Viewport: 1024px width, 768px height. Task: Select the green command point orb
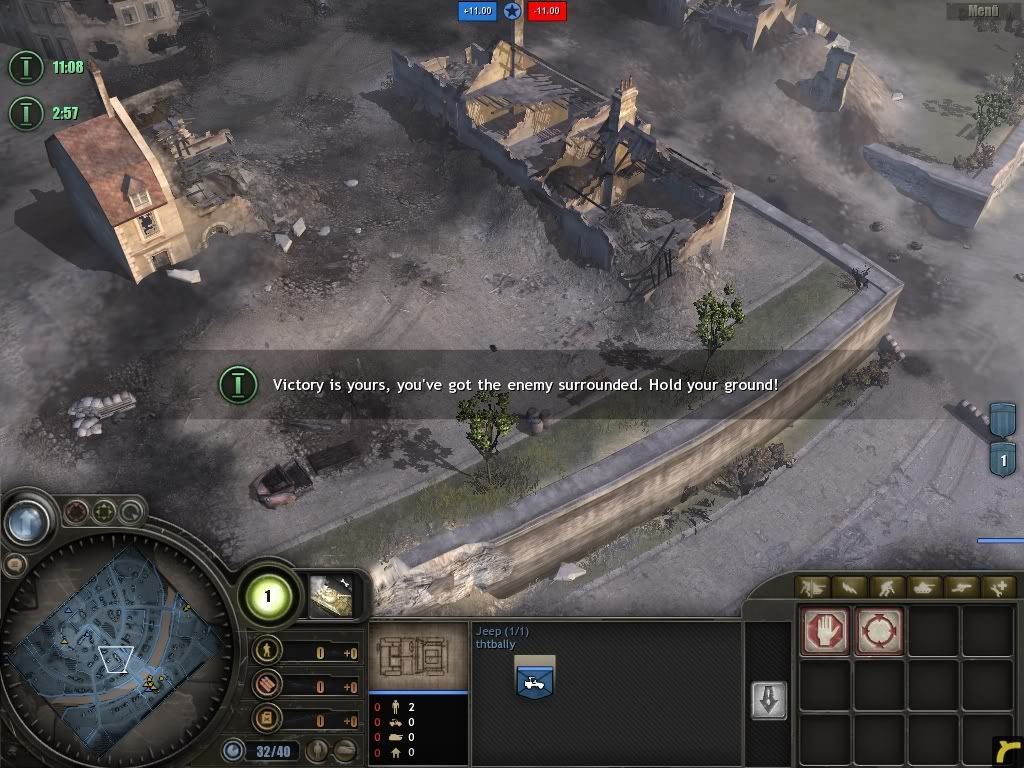pos(267,597)
